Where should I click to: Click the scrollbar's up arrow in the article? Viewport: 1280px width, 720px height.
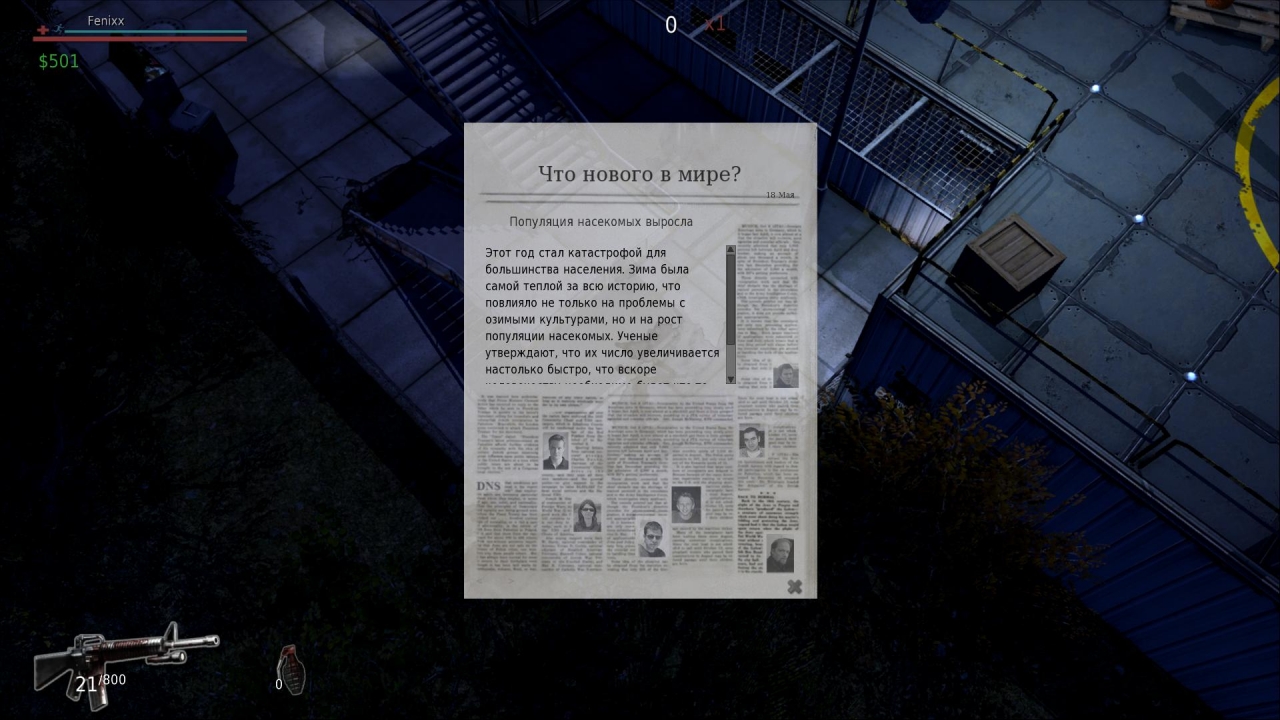[x=731, y=250]
